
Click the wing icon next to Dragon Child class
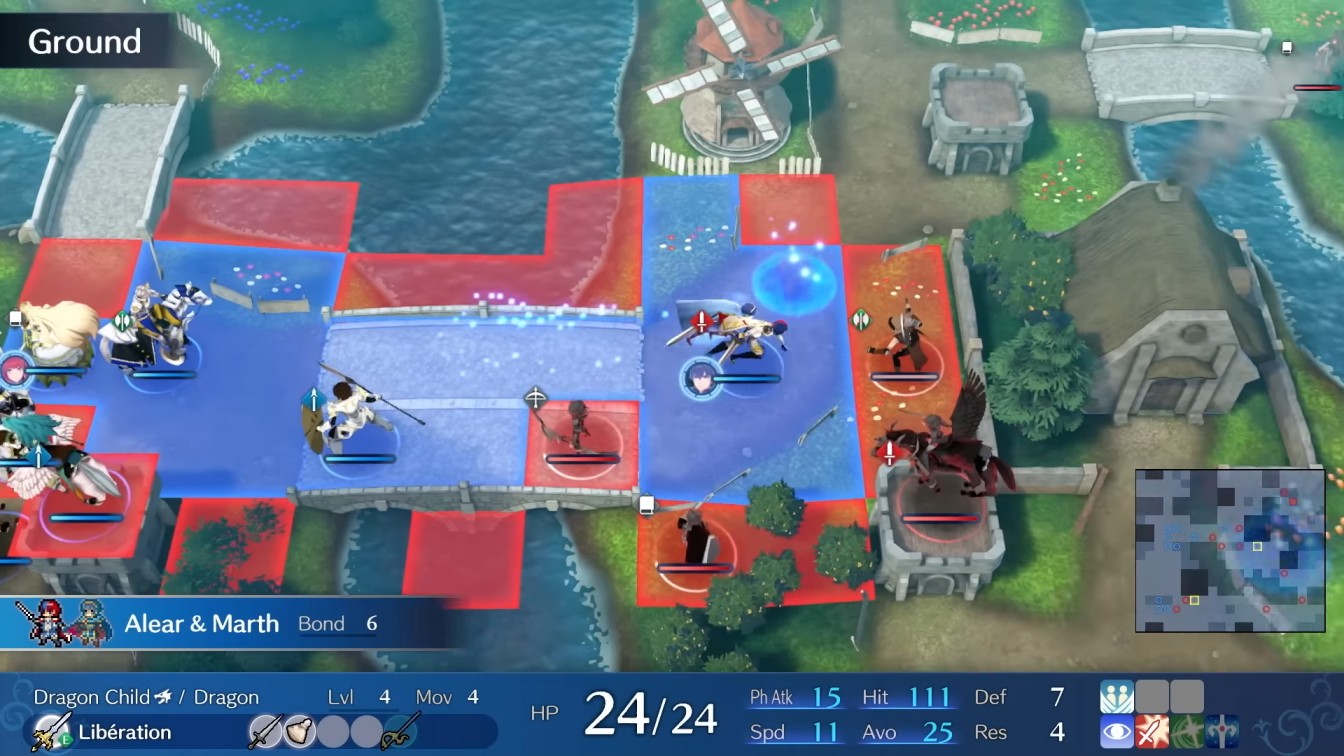tap(161, 695)
